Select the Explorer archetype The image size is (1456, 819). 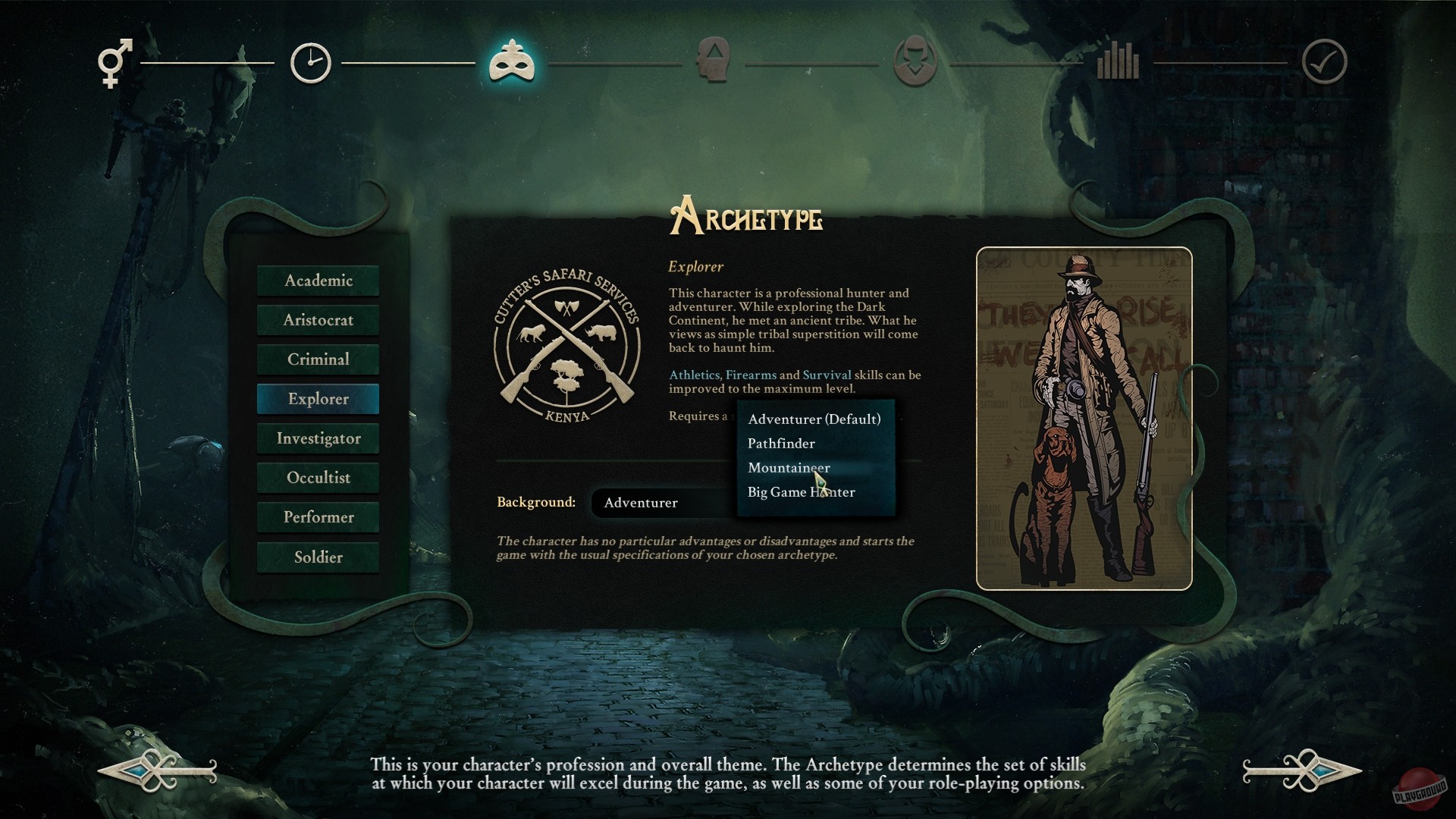pyautogui.click(x=318, y=399)
